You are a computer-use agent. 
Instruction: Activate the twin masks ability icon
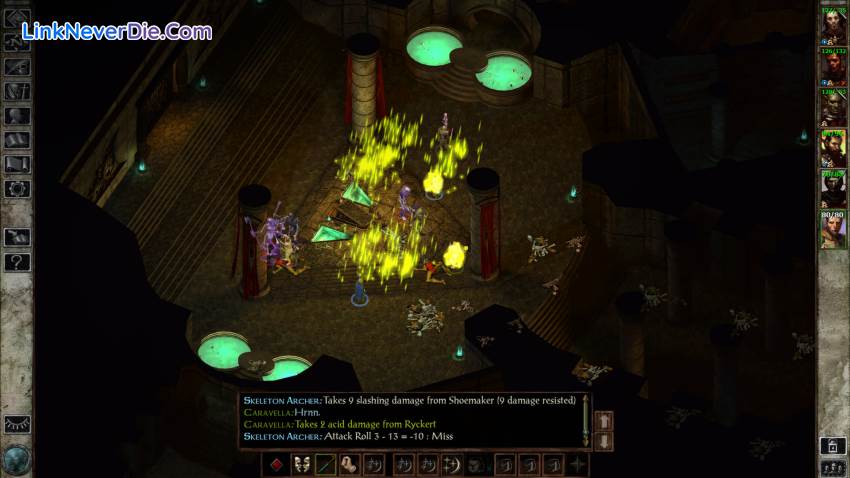tap(300, 464)
